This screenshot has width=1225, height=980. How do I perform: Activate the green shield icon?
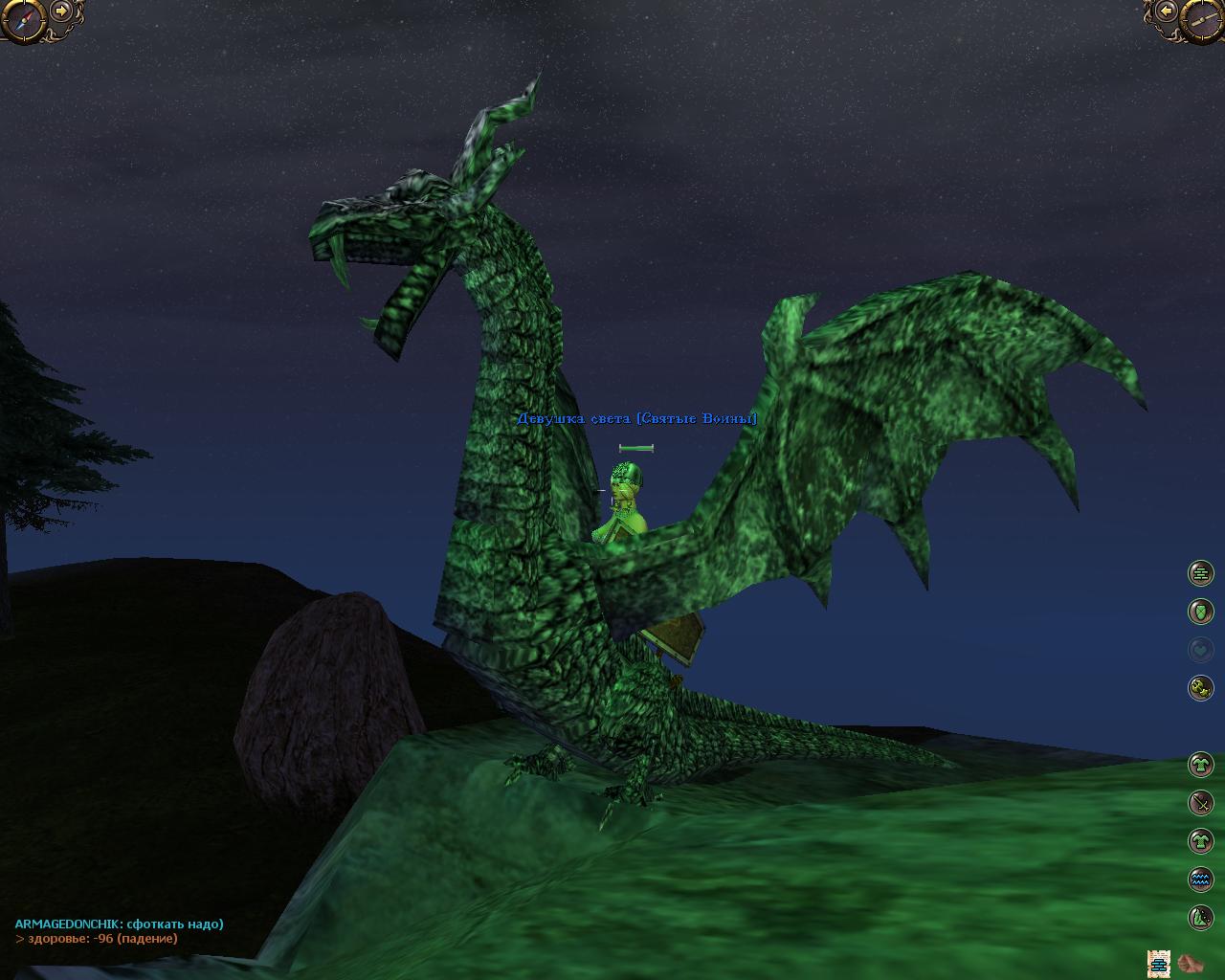[x=1200, y=611]
